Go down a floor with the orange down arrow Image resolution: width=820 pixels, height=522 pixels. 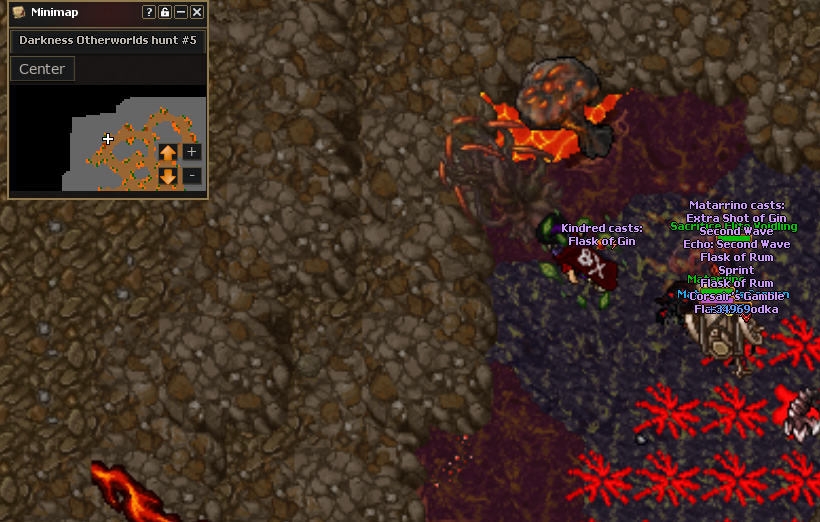[168, 177]
